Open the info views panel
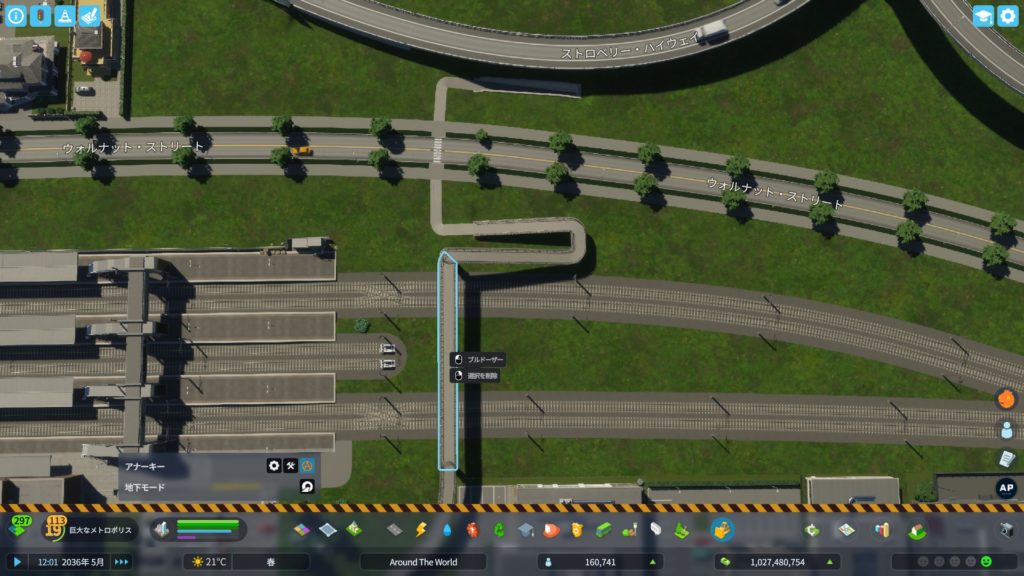The height and width of the screenshot is (576, 1024). 16,16
